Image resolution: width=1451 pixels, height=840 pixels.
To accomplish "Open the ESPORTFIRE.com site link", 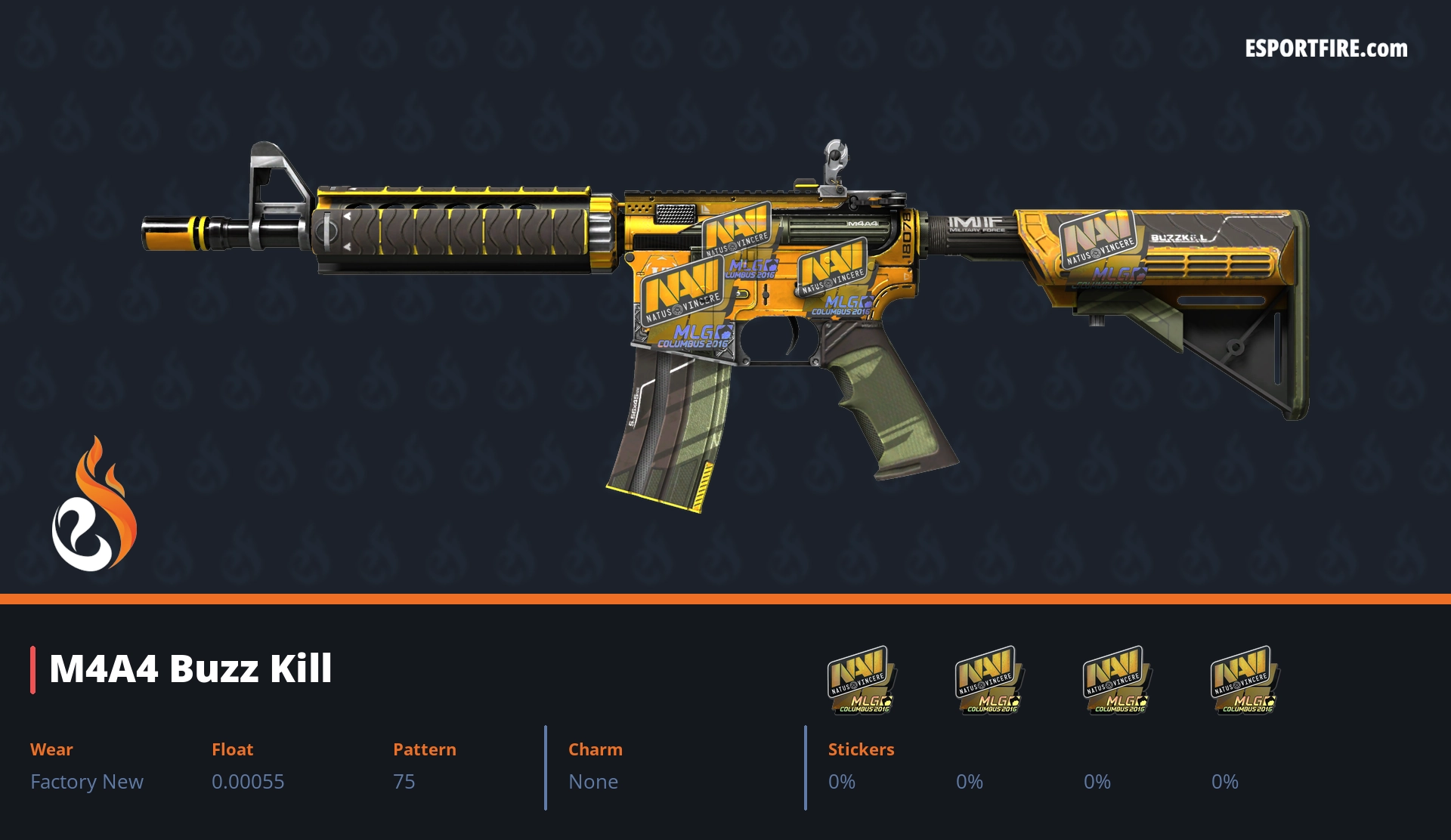I will click(x=1326, y=49).
